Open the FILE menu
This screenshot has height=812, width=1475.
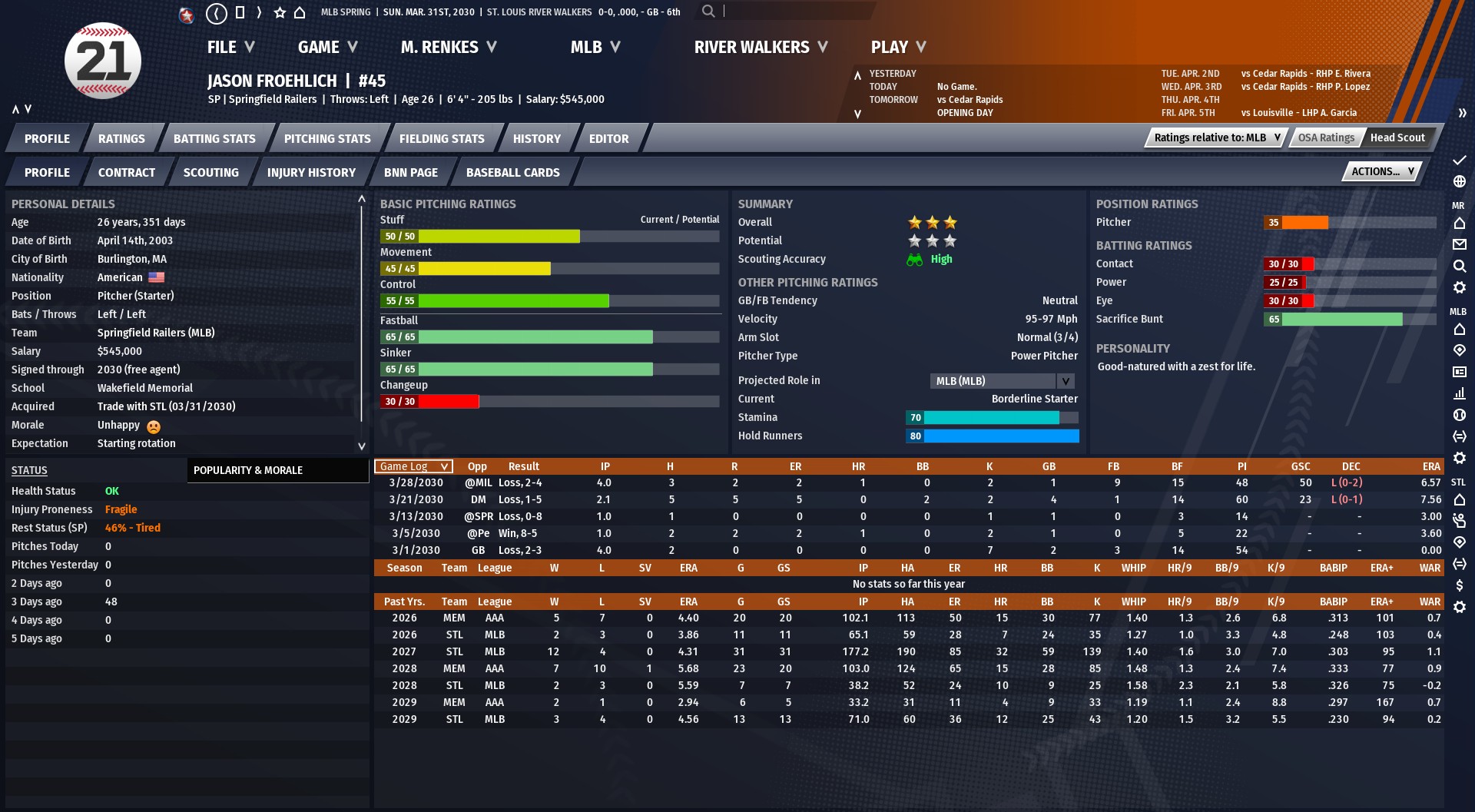230,48
